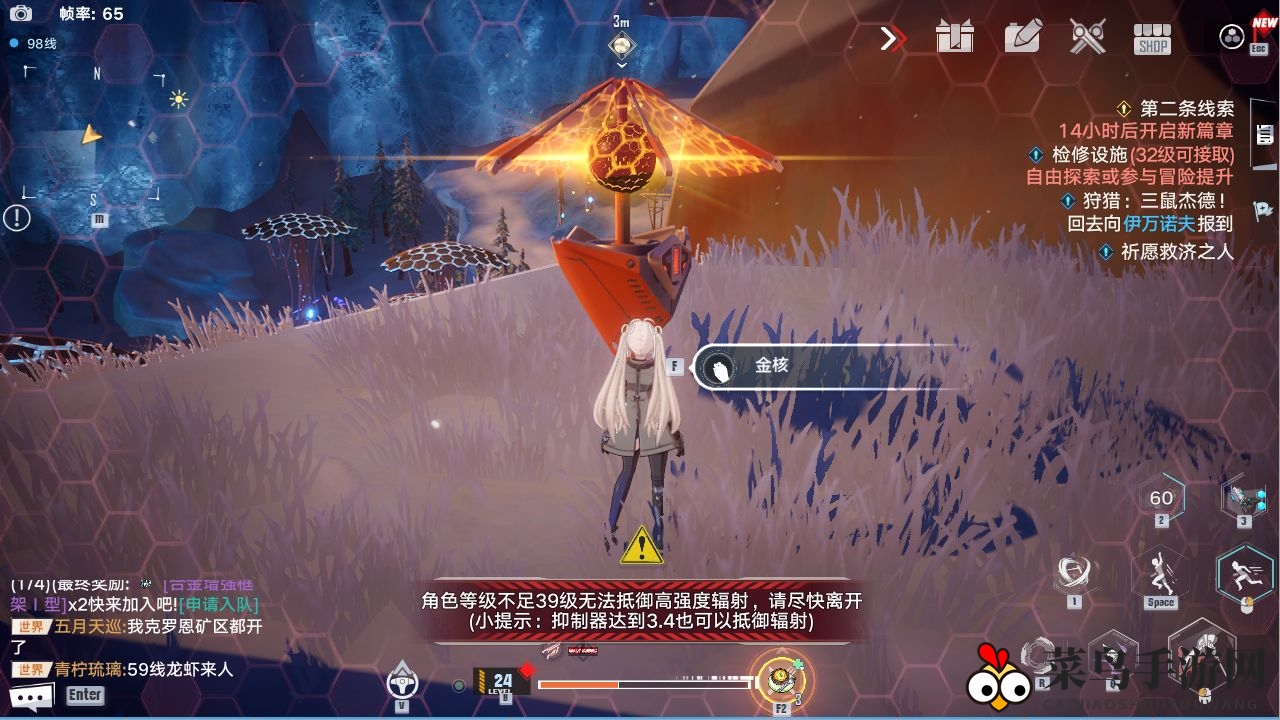Screen dimensions: 1280x720
Task: Click the vehicle steering wheel V icon
Action: 400,685
